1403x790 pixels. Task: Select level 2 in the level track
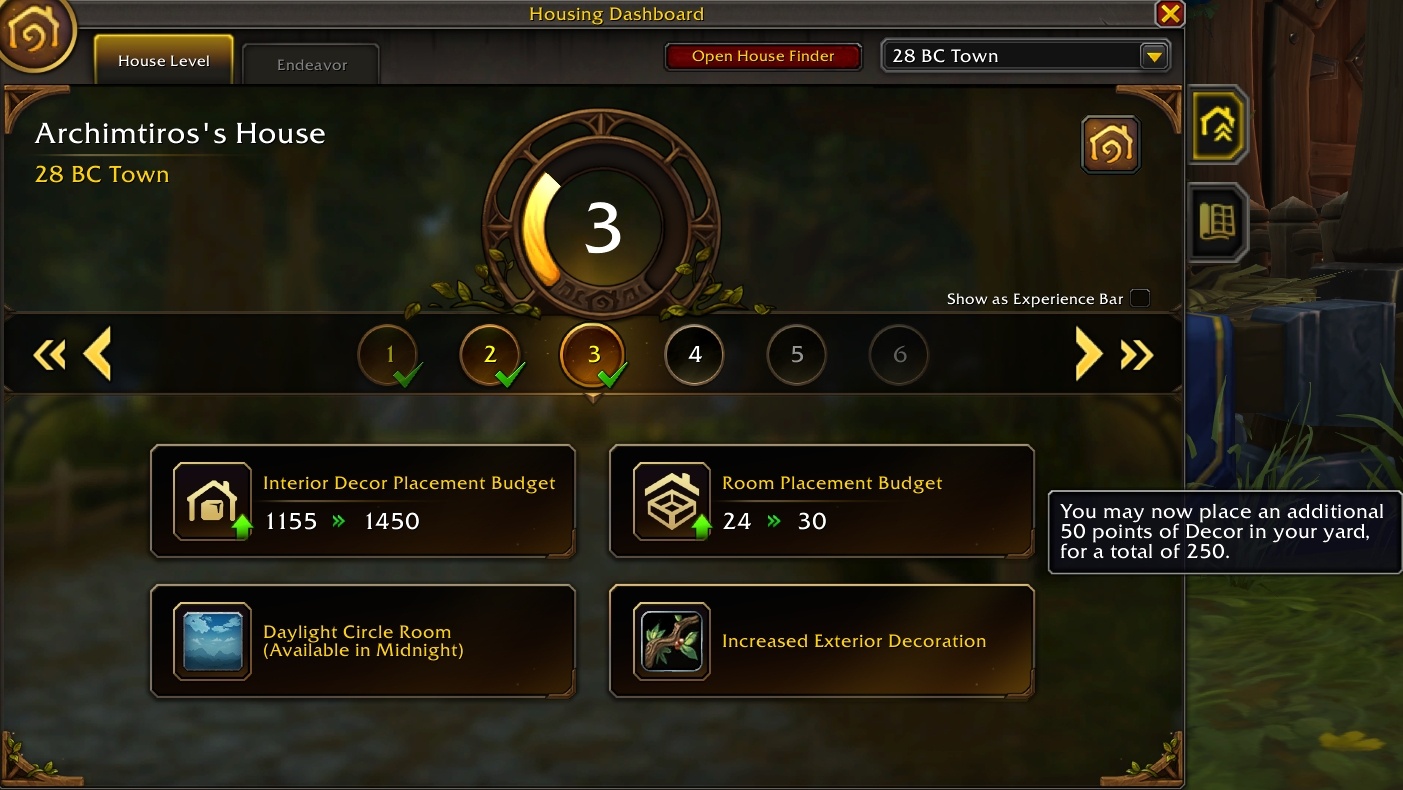[x=490, y=354]
